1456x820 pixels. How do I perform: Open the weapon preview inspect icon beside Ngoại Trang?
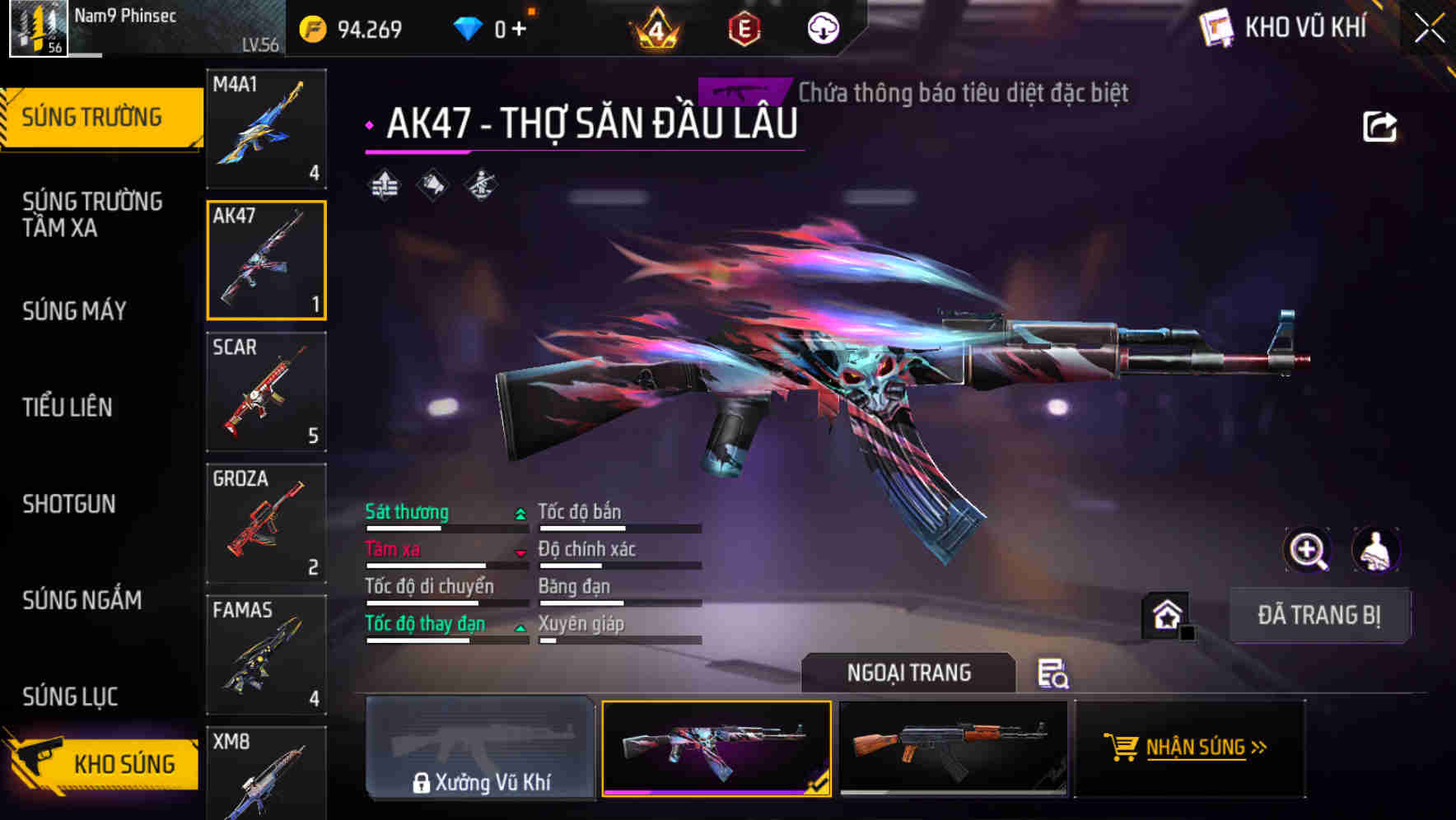[1055, 673]
